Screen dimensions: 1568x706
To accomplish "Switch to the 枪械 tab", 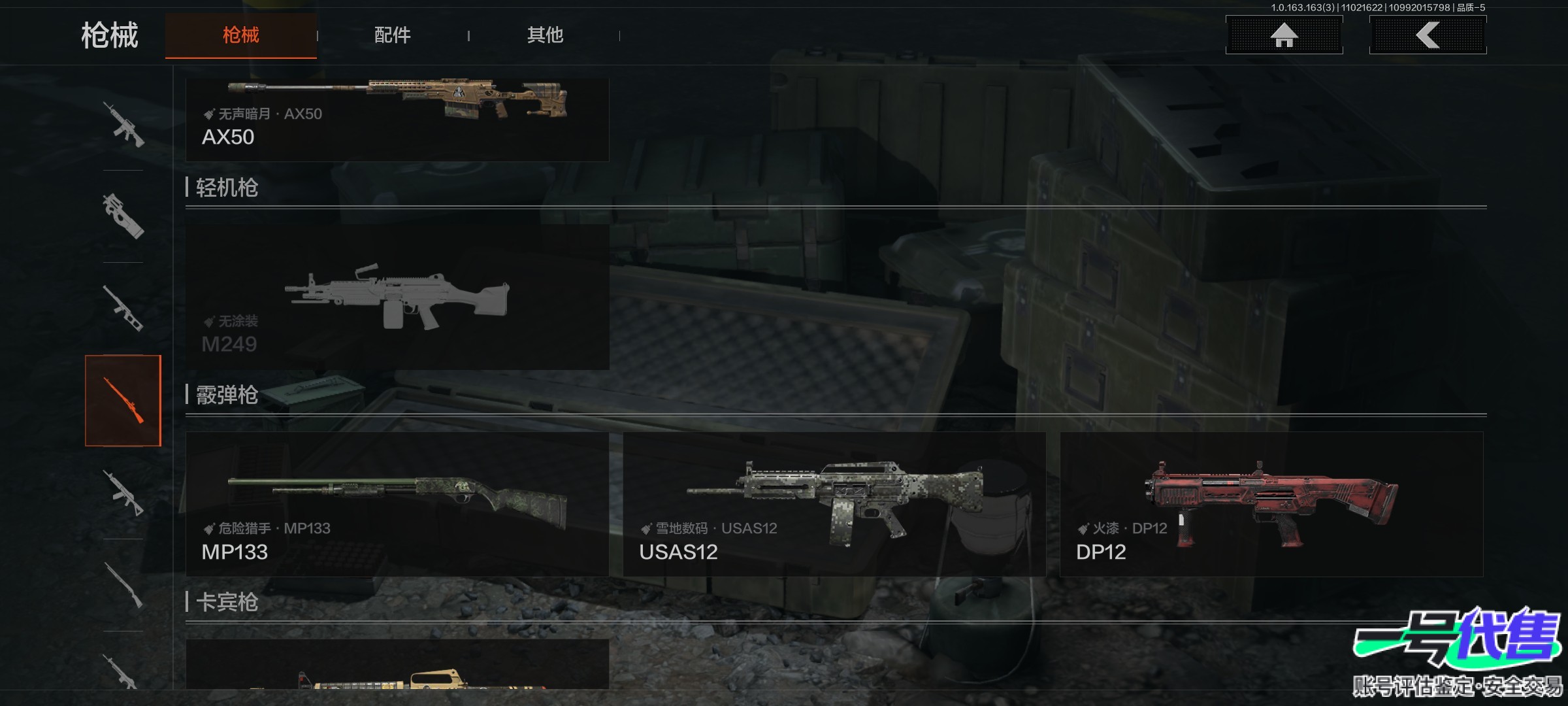I will 240,35.
